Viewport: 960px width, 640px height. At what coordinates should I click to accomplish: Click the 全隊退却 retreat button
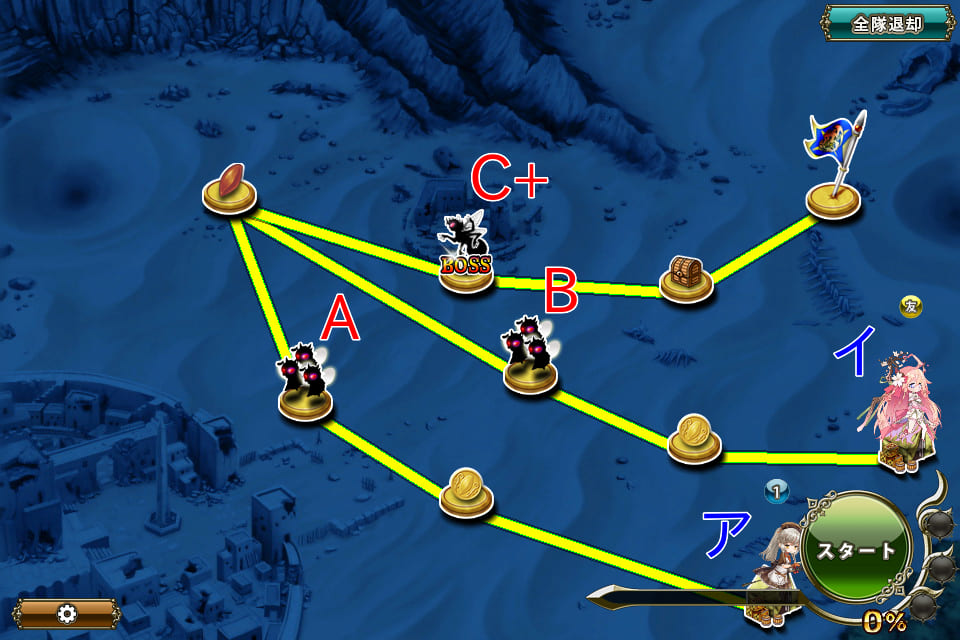(886, 24)
